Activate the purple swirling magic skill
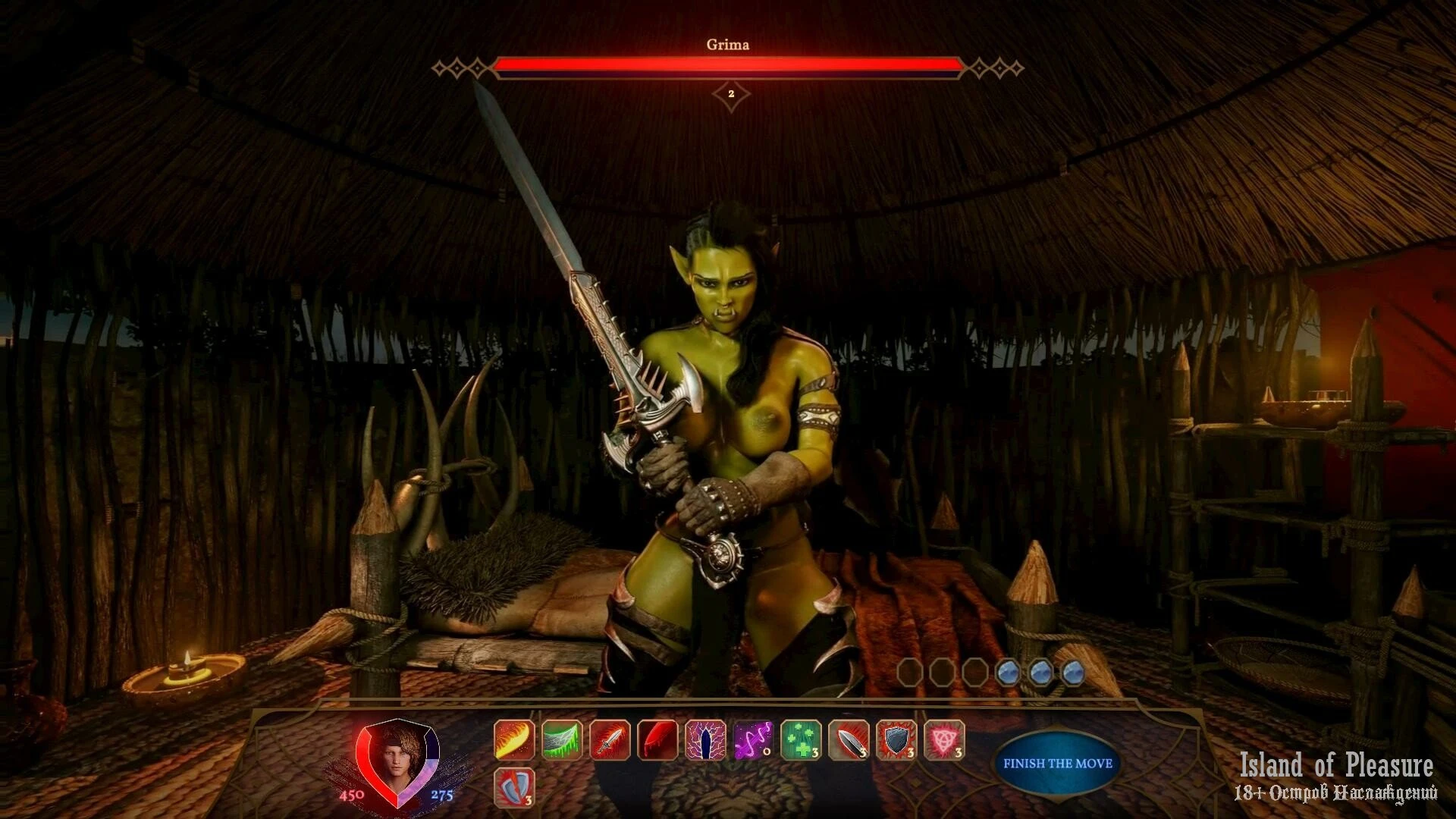 click(x=753, y=740)
